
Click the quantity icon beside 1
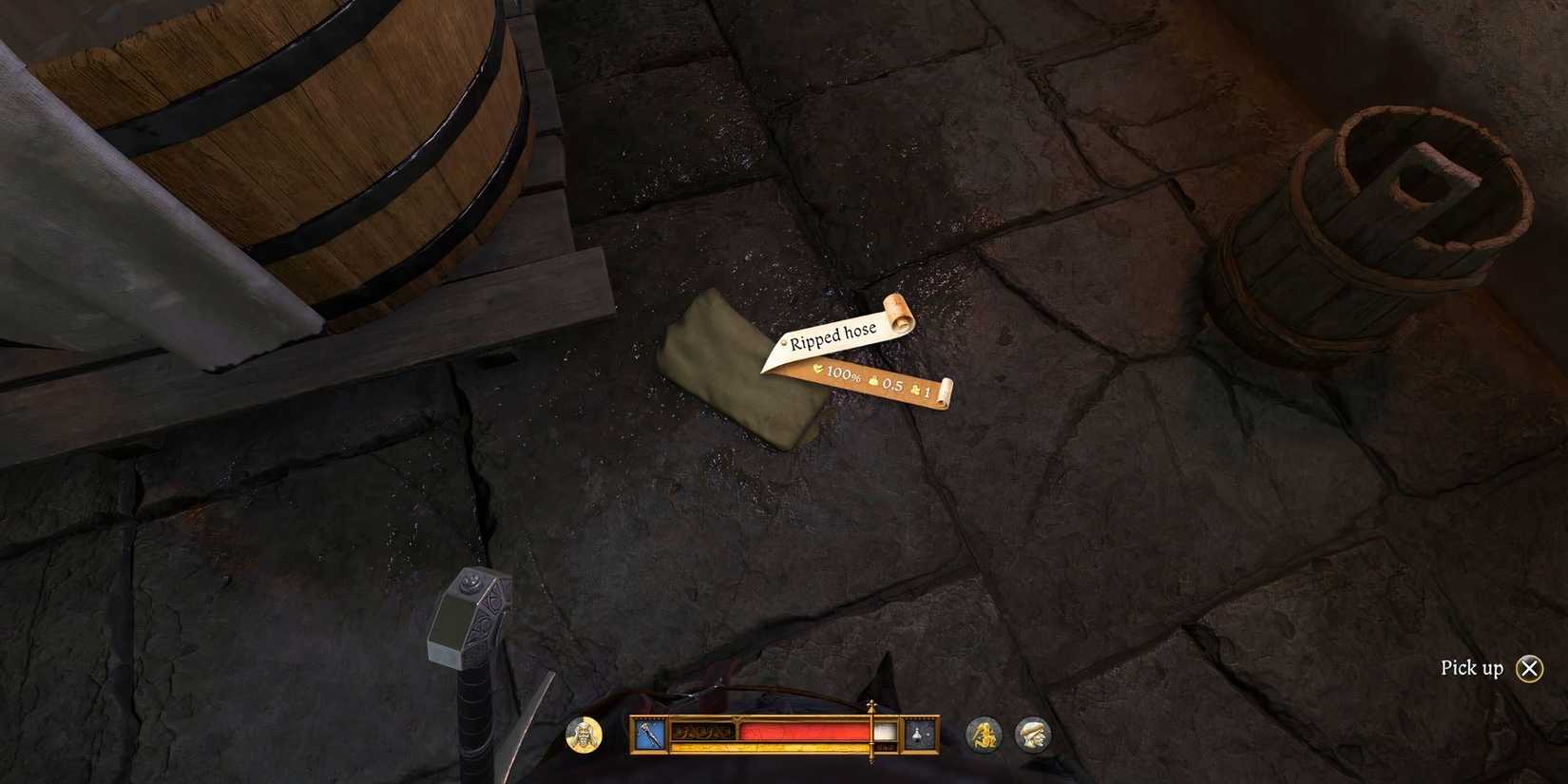(916, 390)
